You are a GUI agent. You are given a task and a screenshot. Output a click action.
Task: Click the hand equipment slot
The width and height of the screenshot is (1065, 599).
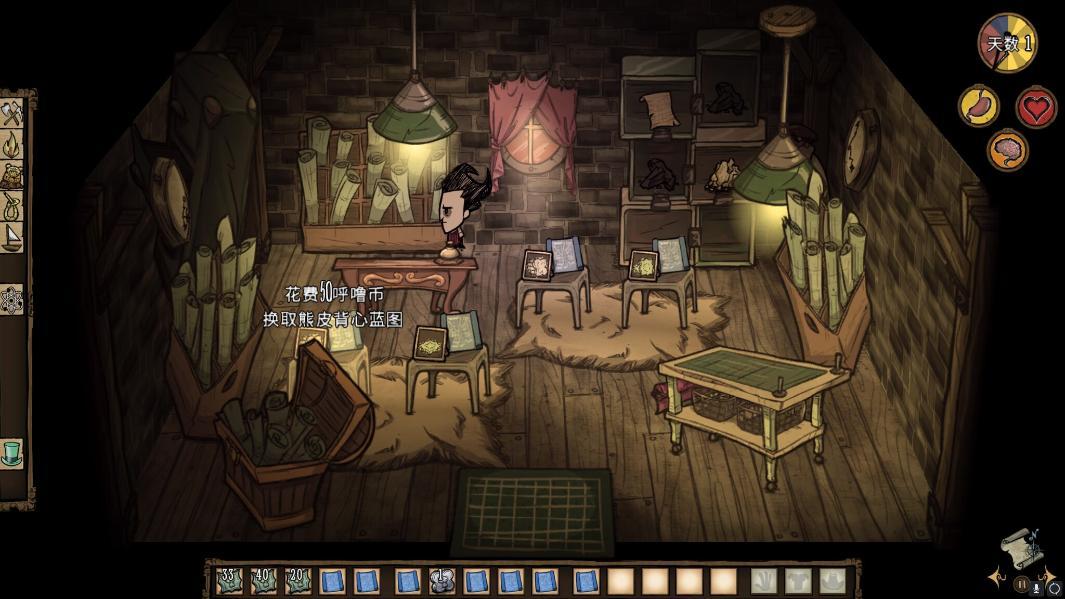(765, 580)
